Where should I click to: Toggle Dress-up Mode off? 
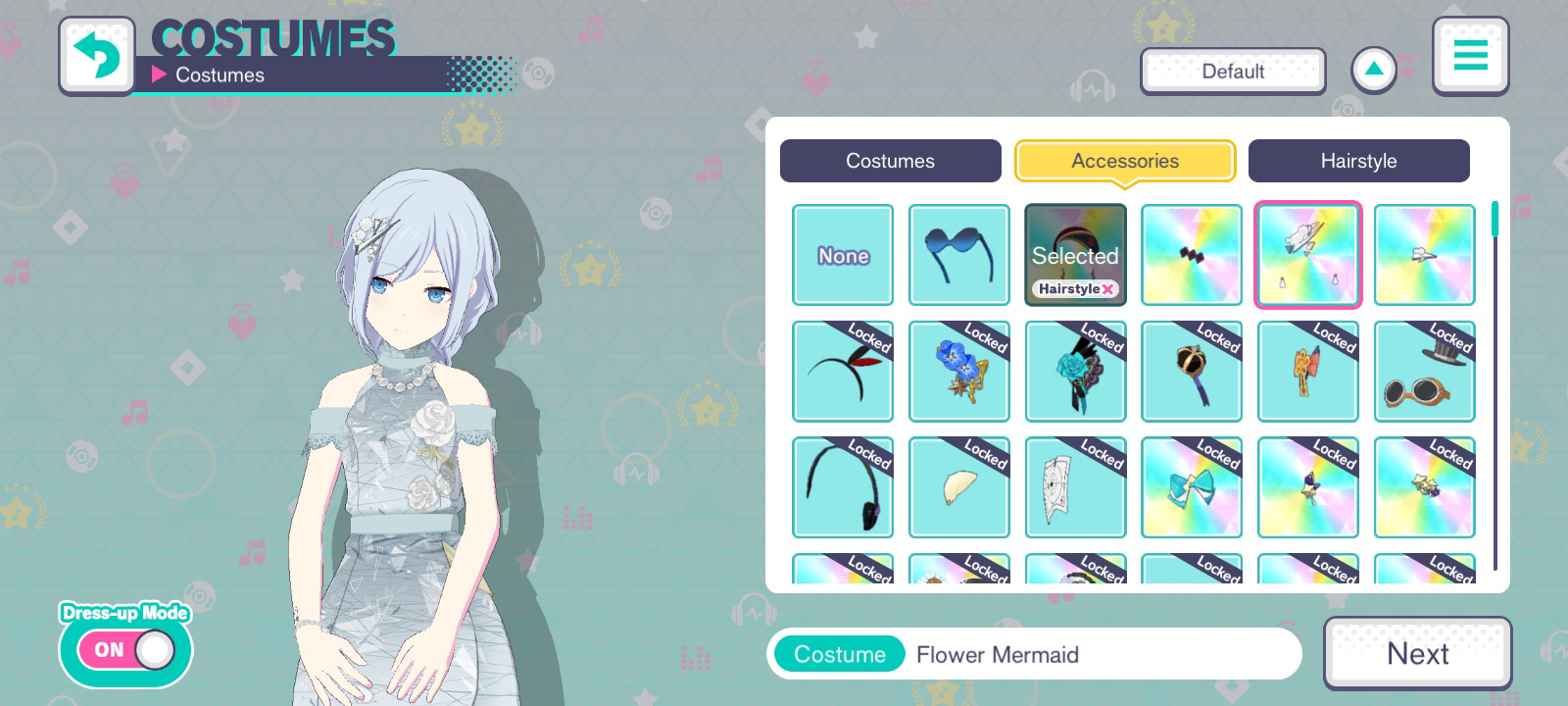(x=127, y=649)
